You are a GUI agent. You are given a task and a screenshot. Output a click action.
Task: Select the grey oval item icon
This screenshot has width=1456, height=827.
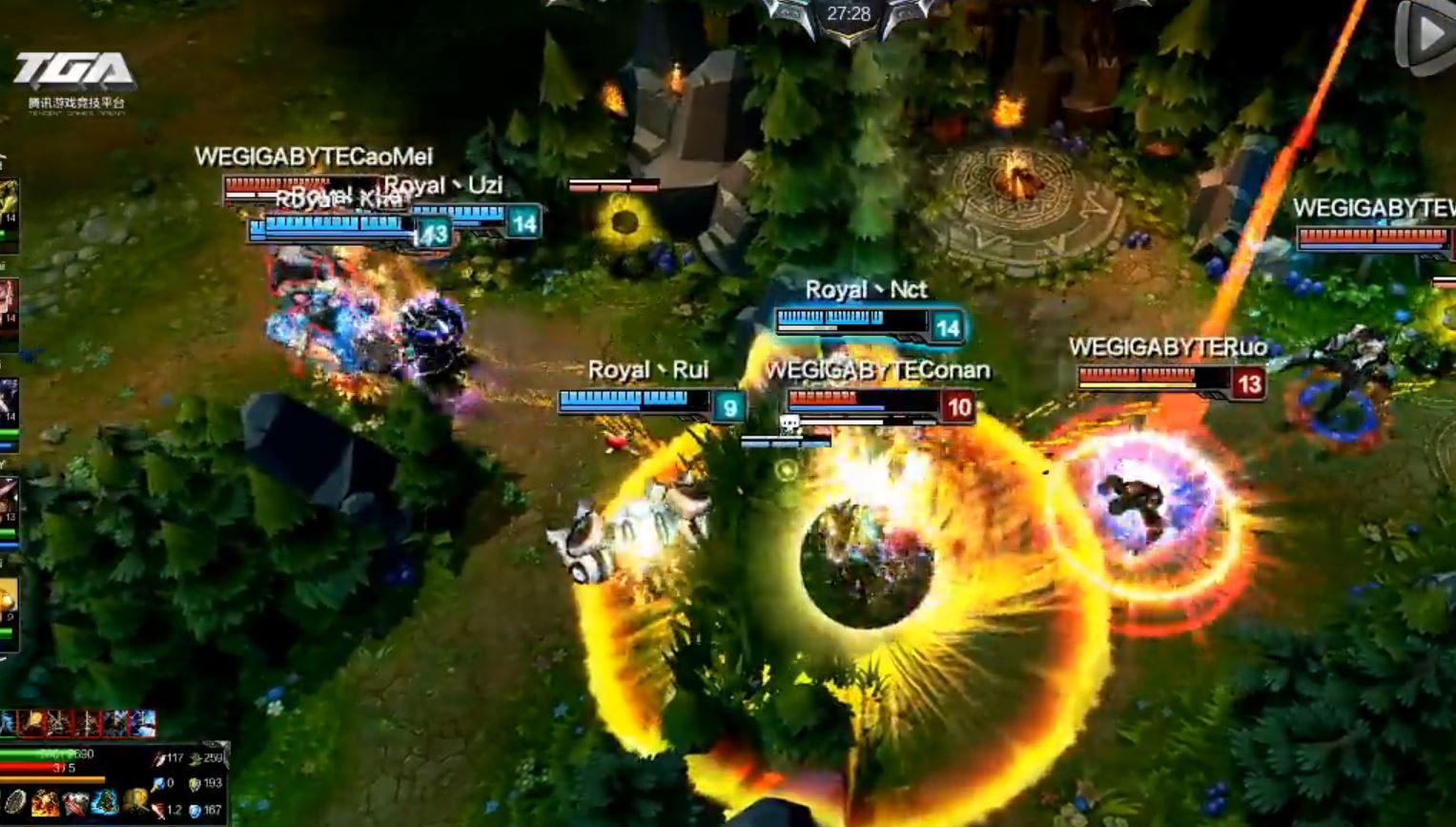[x=14, y=803]
